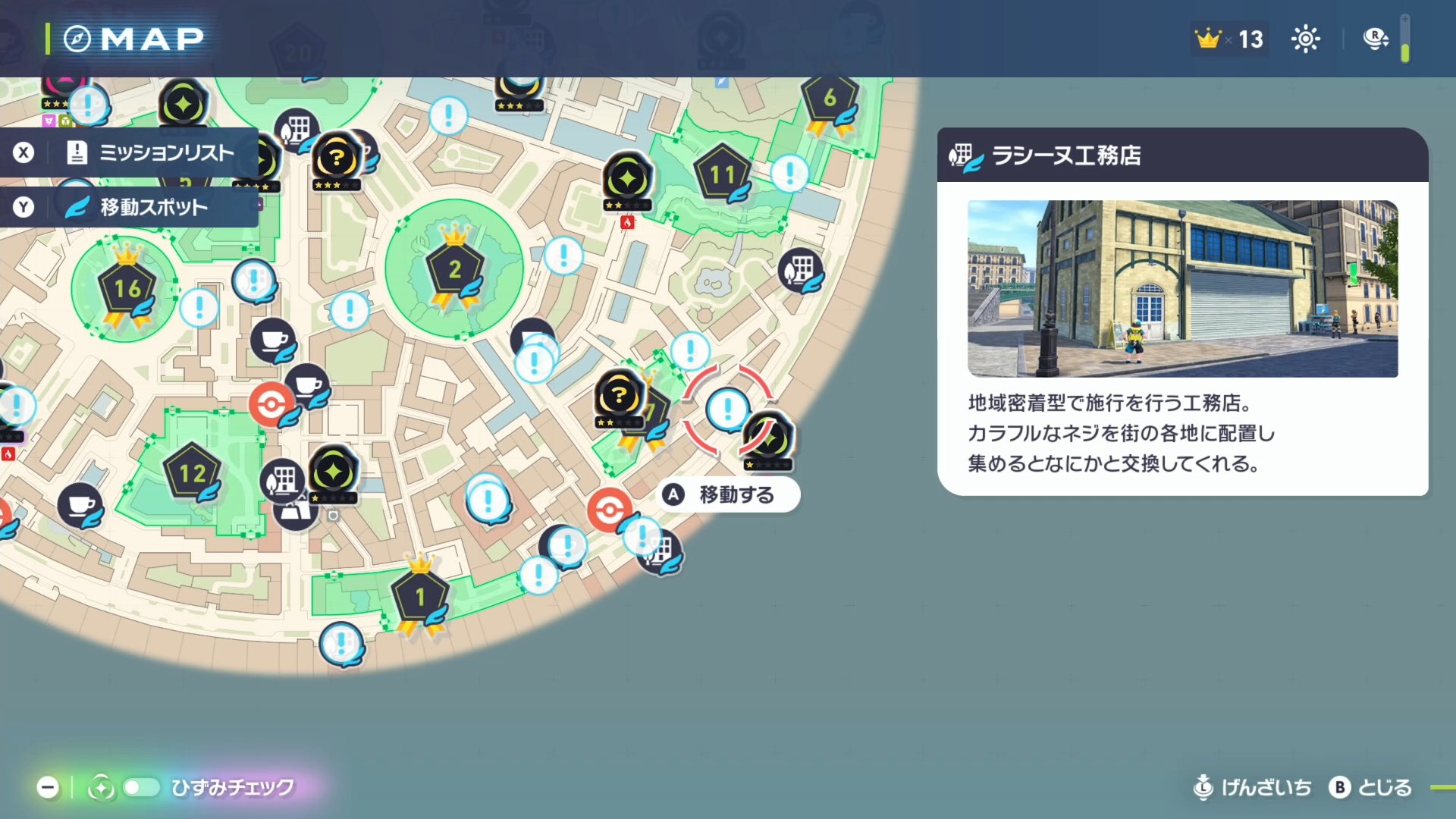Select wild zone 11 marker
This screenshot has width=1456, height=819.
pyautogui.click(x=722, y=174)
